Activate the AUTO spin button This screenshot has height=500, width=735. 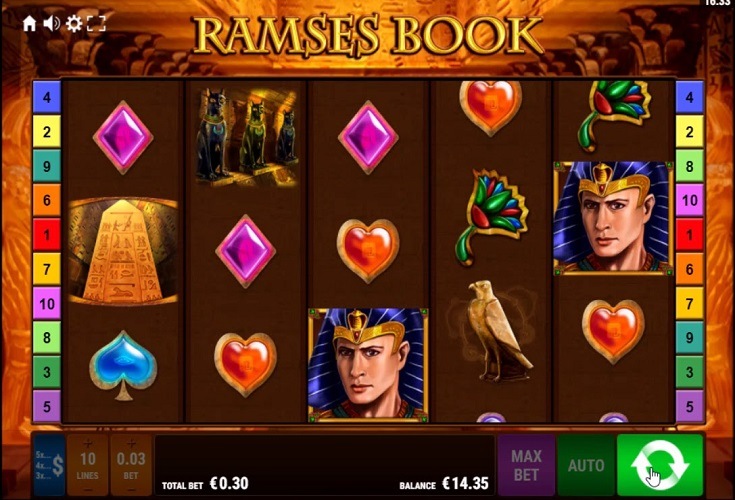click(x=586, y=465)
